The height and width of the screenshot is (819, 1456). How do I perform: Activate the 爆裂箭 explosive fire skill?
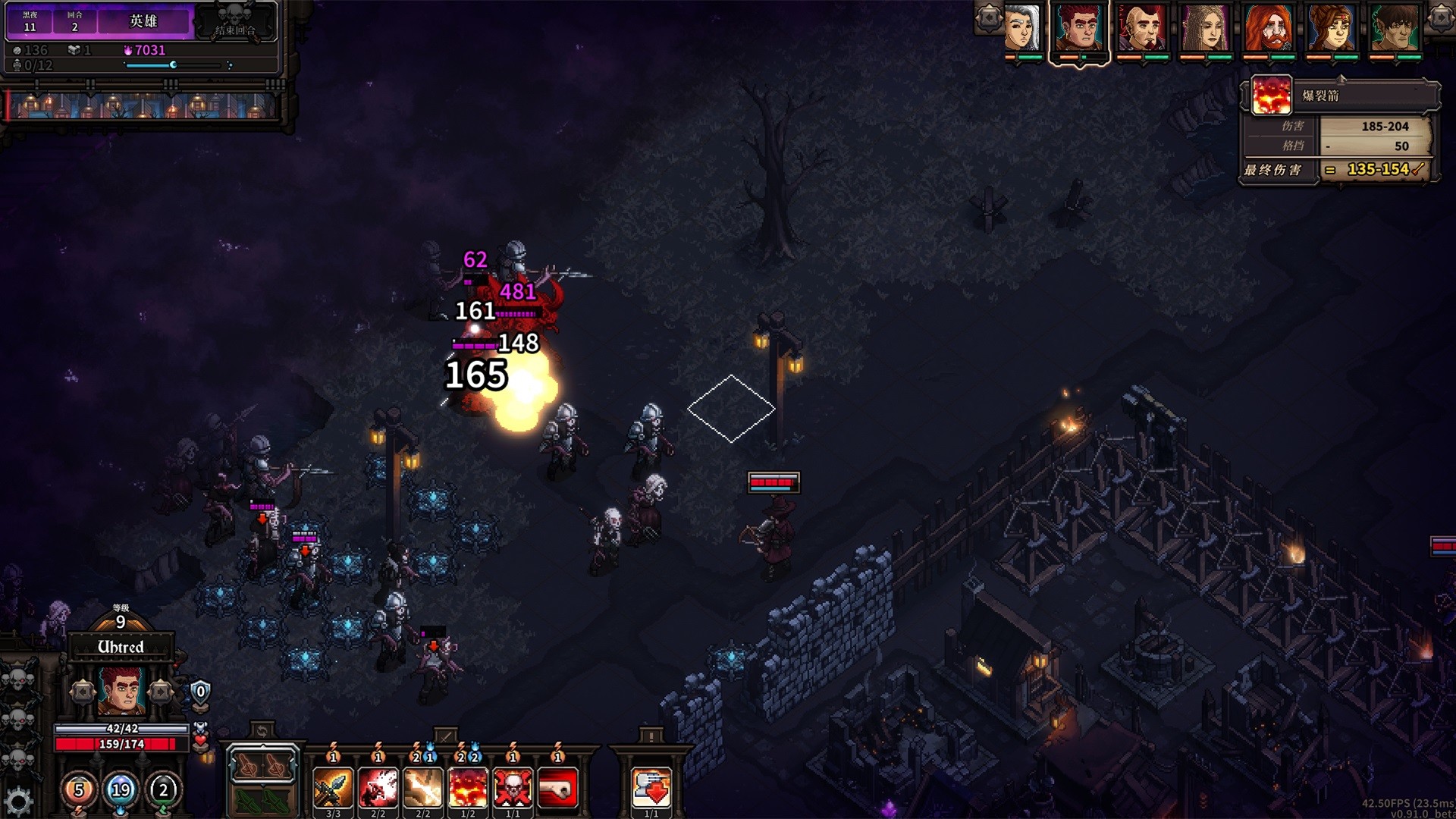(466, 787)
